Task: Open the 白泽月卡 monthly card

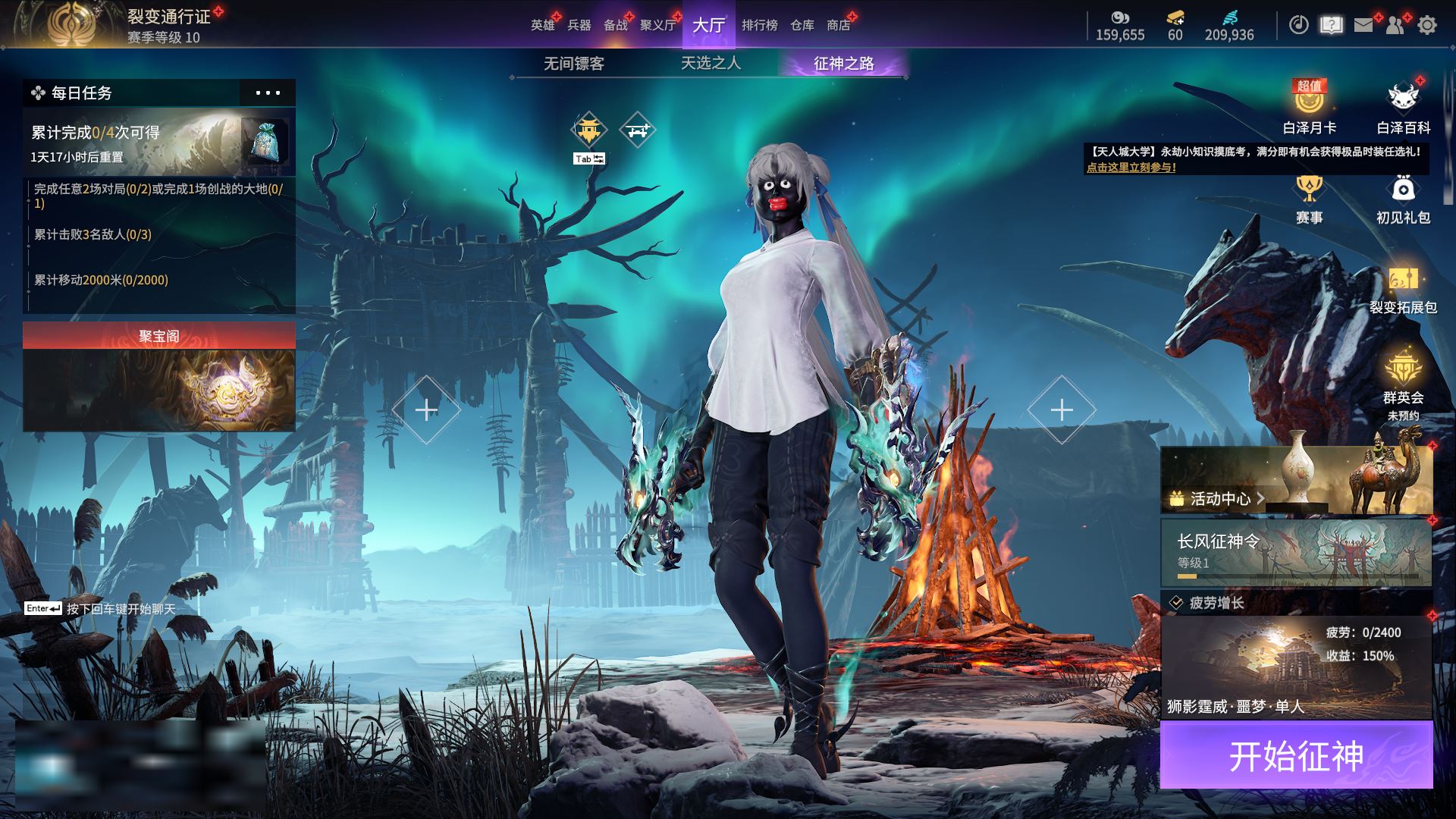Action: pyautogui.click(x=1309, y=107)
